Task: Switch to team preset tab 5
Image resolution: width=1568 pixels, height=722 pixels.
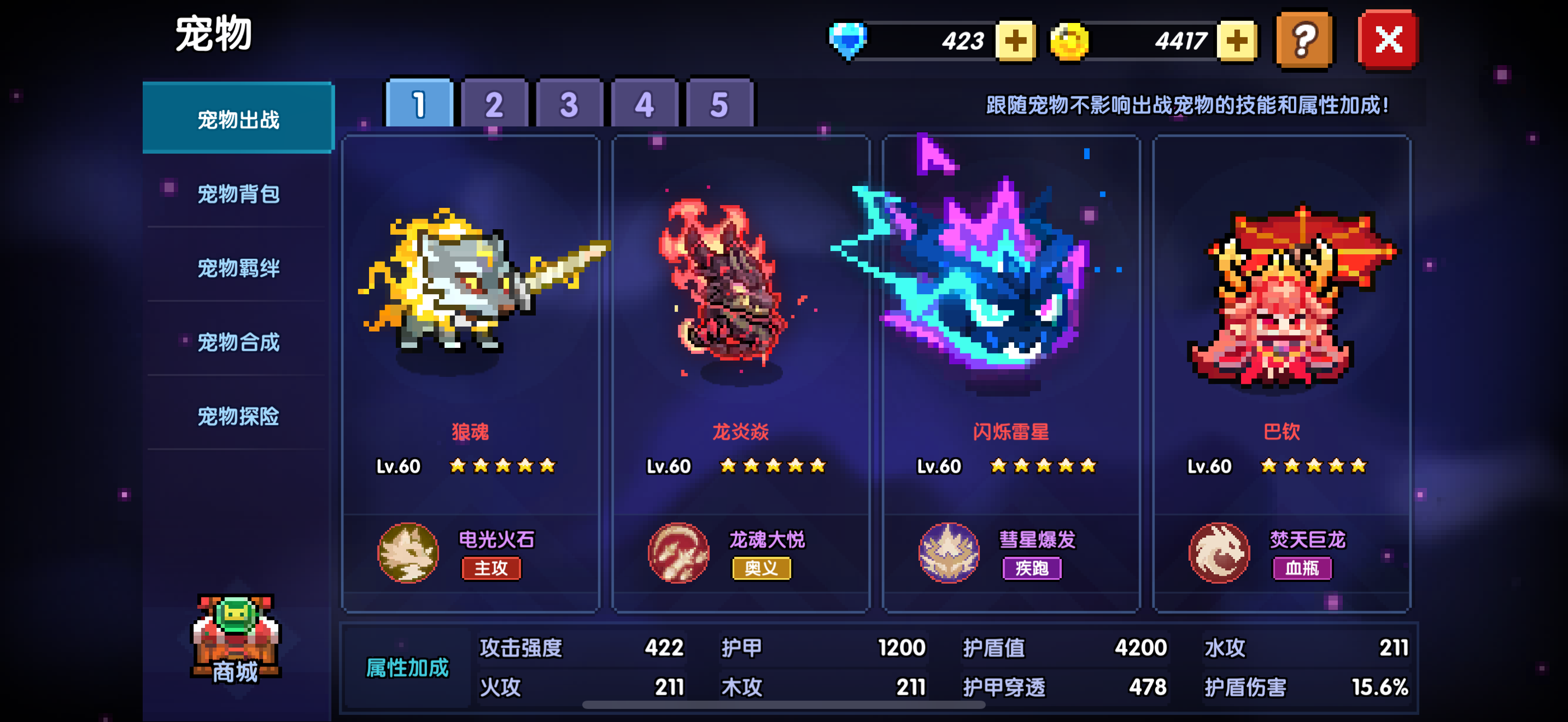Action: point(720,105)
